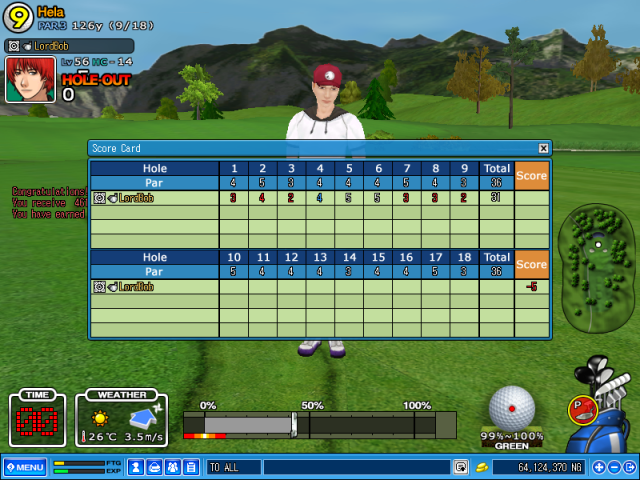Click the red P putter club icon
640x480 pixels.
point(580,407)
